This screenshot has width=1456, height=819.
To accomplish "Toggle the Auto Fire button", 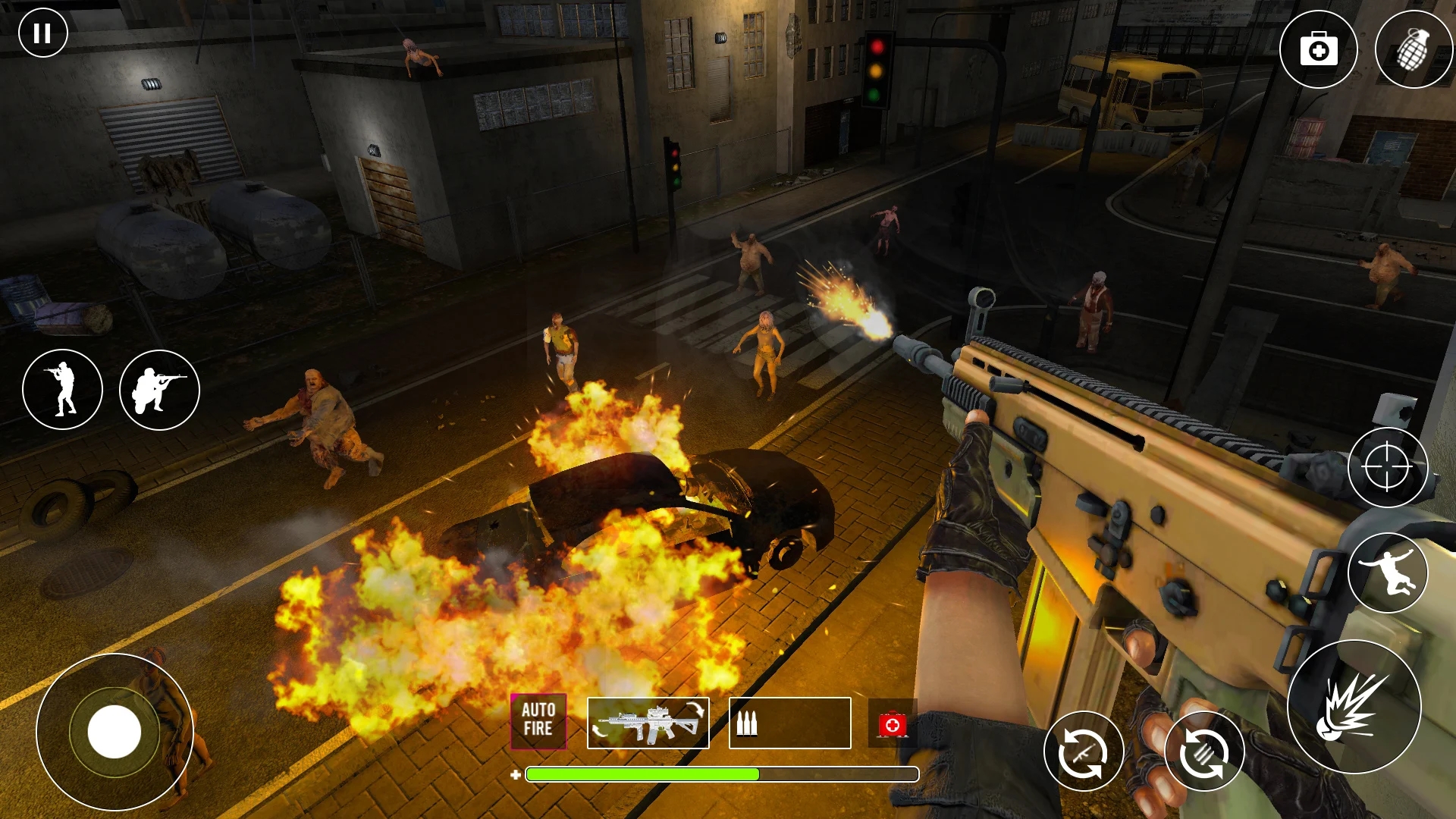I will click(x=538, y=720).
